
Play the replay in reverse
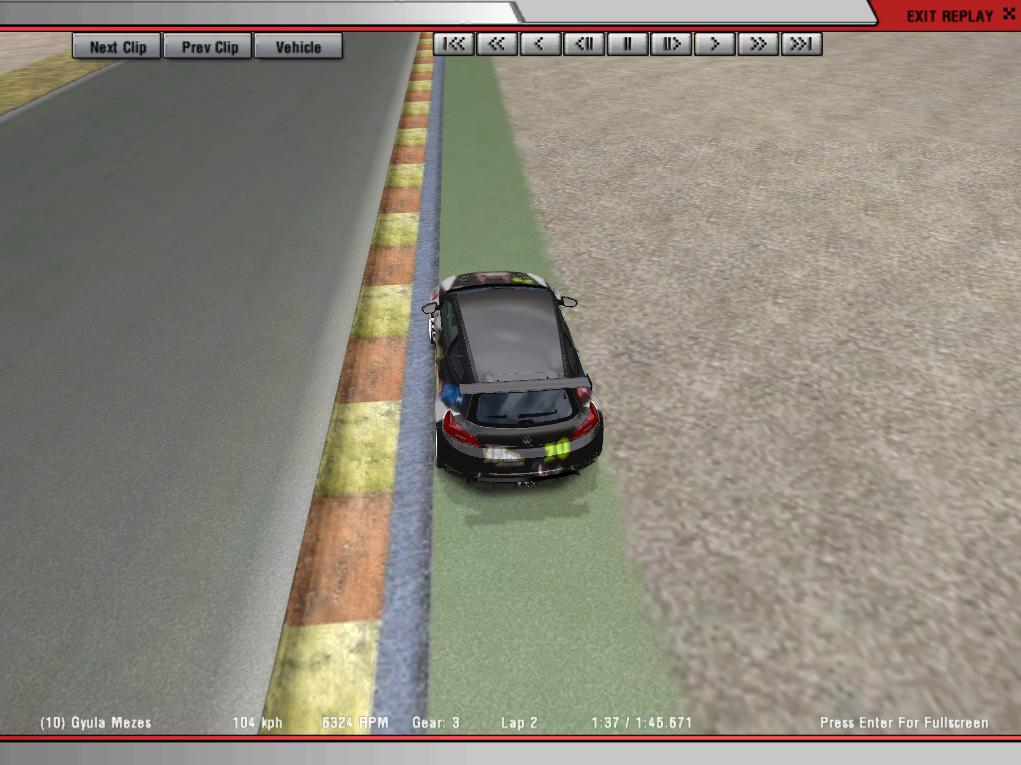(x=540, y=44)
